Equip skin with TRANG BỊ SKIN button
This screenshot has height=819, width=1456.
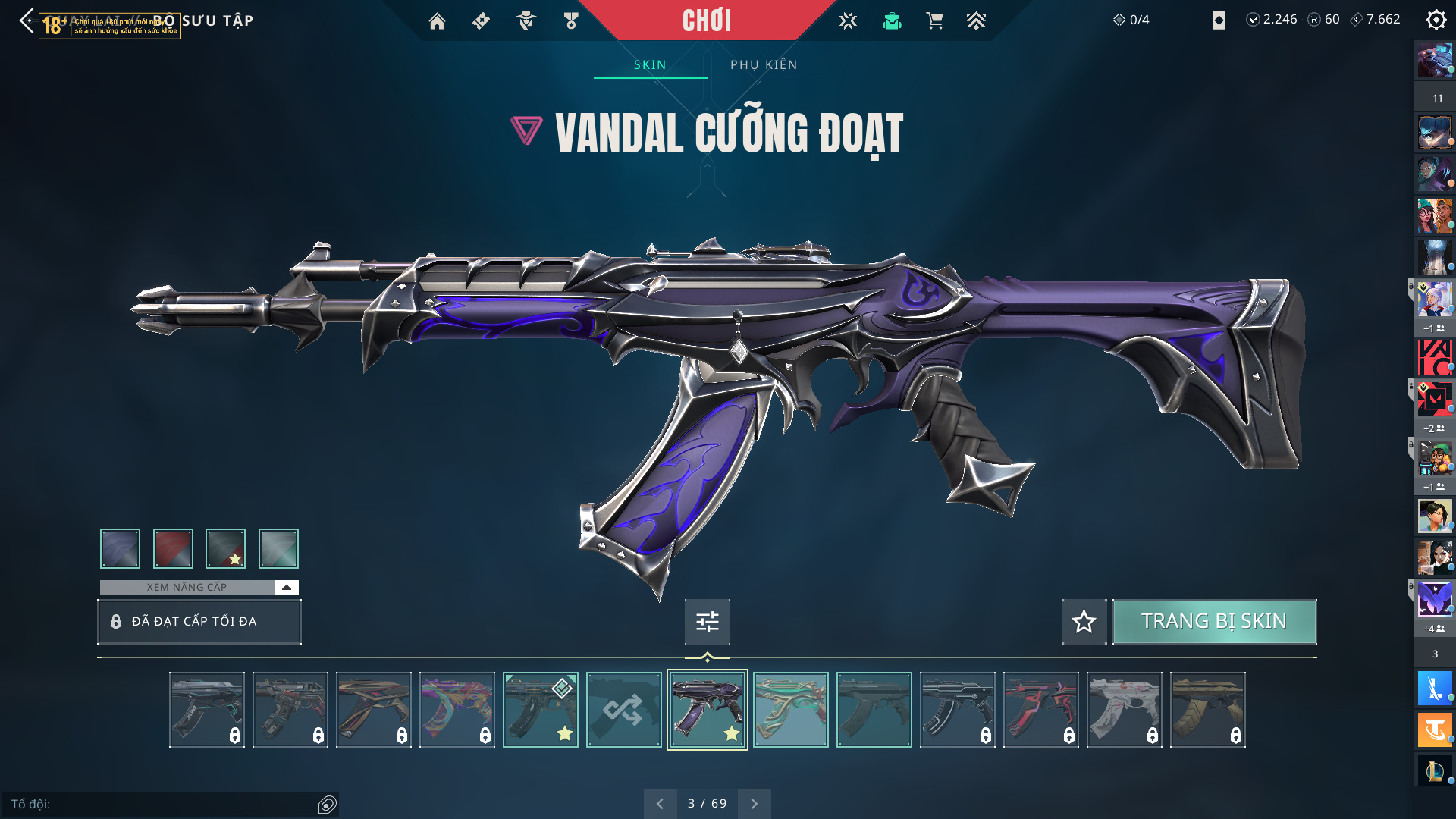click(1213, 621)
